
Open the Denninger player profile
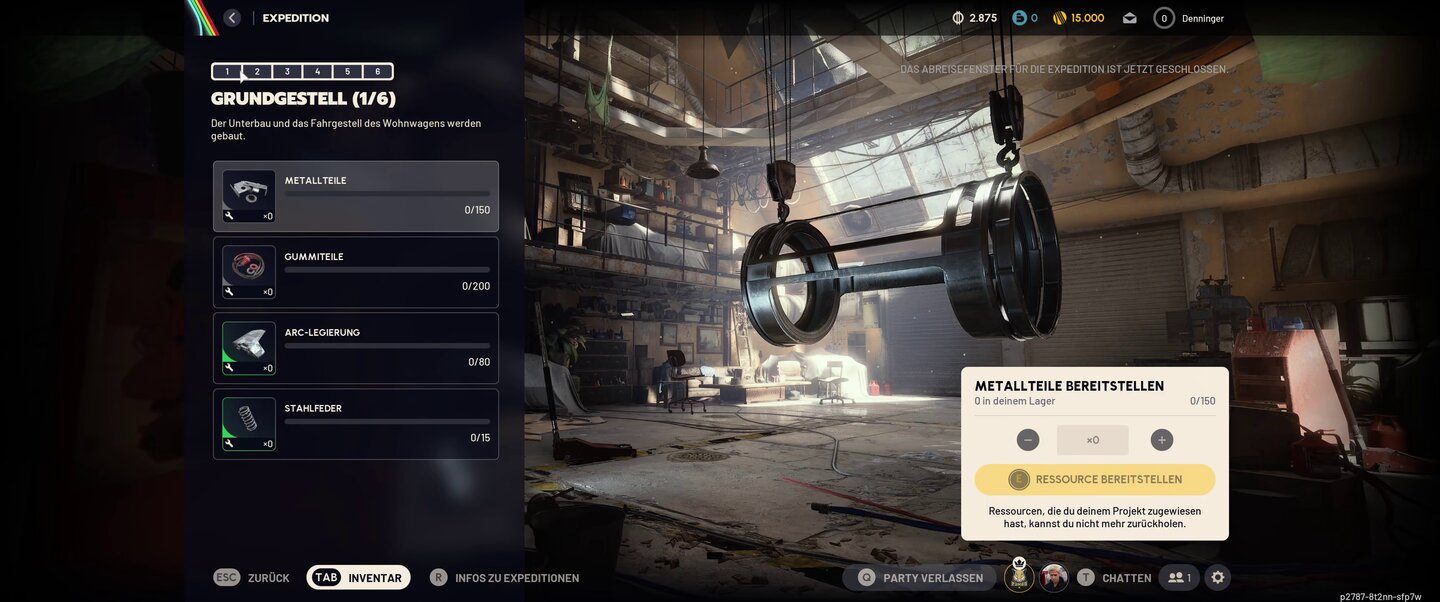1189,18
